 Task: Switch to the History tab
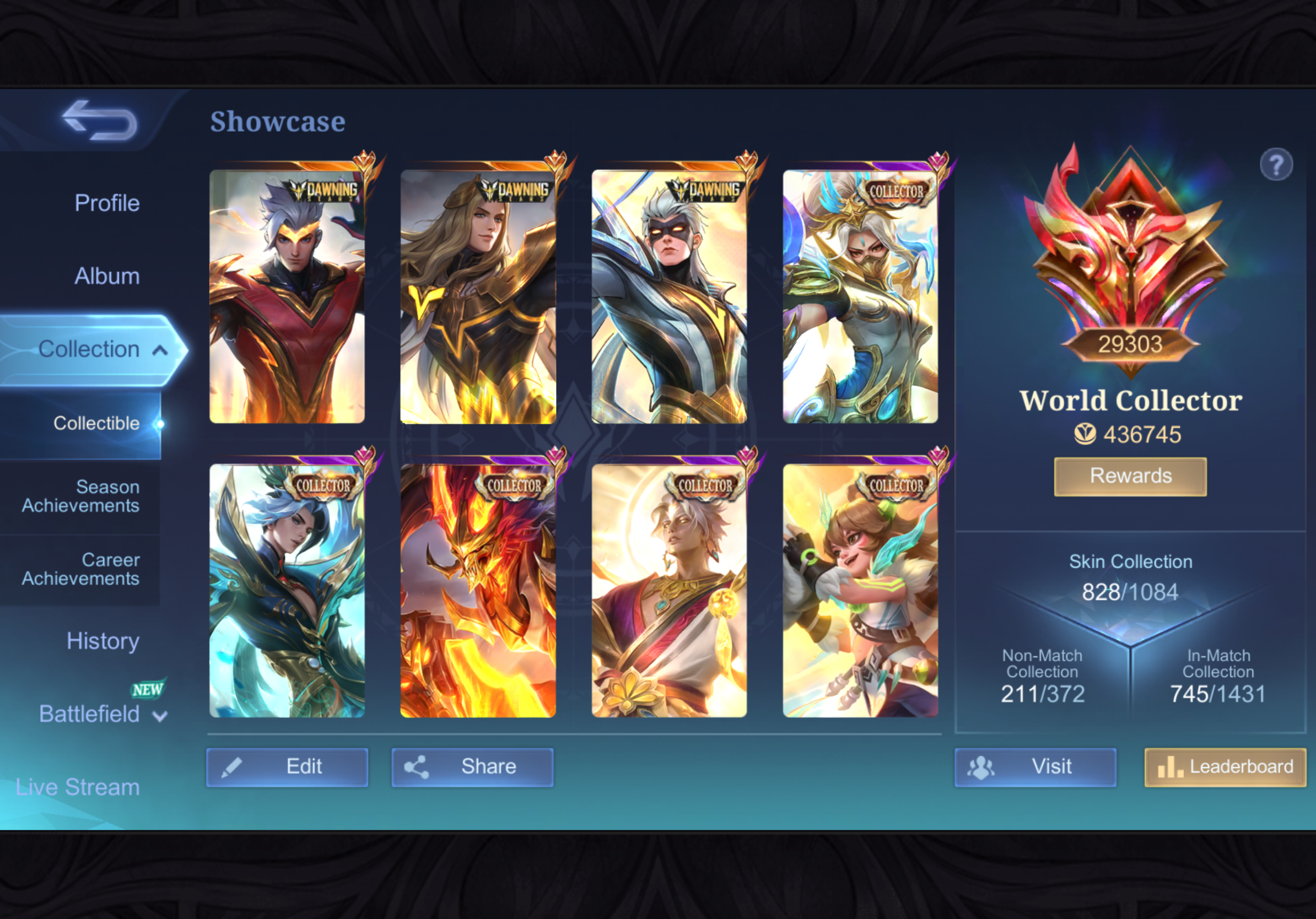point(103,641)
